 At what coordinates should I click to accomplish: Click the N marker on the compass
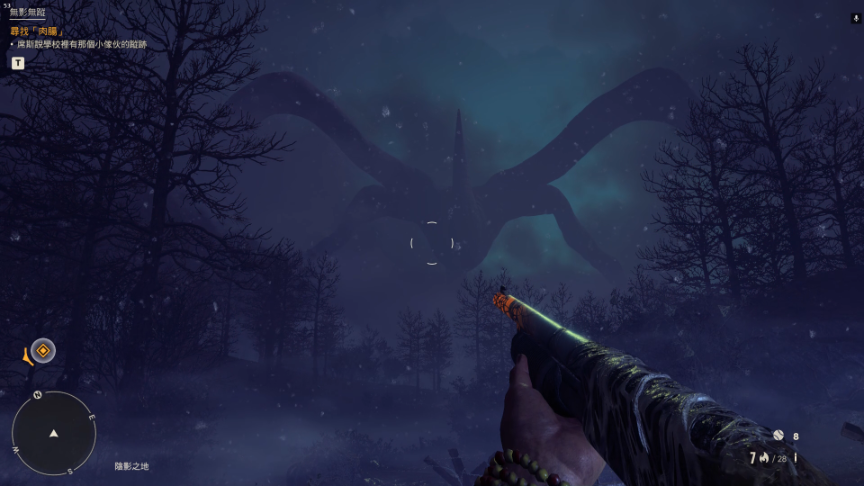pos(37,395)
